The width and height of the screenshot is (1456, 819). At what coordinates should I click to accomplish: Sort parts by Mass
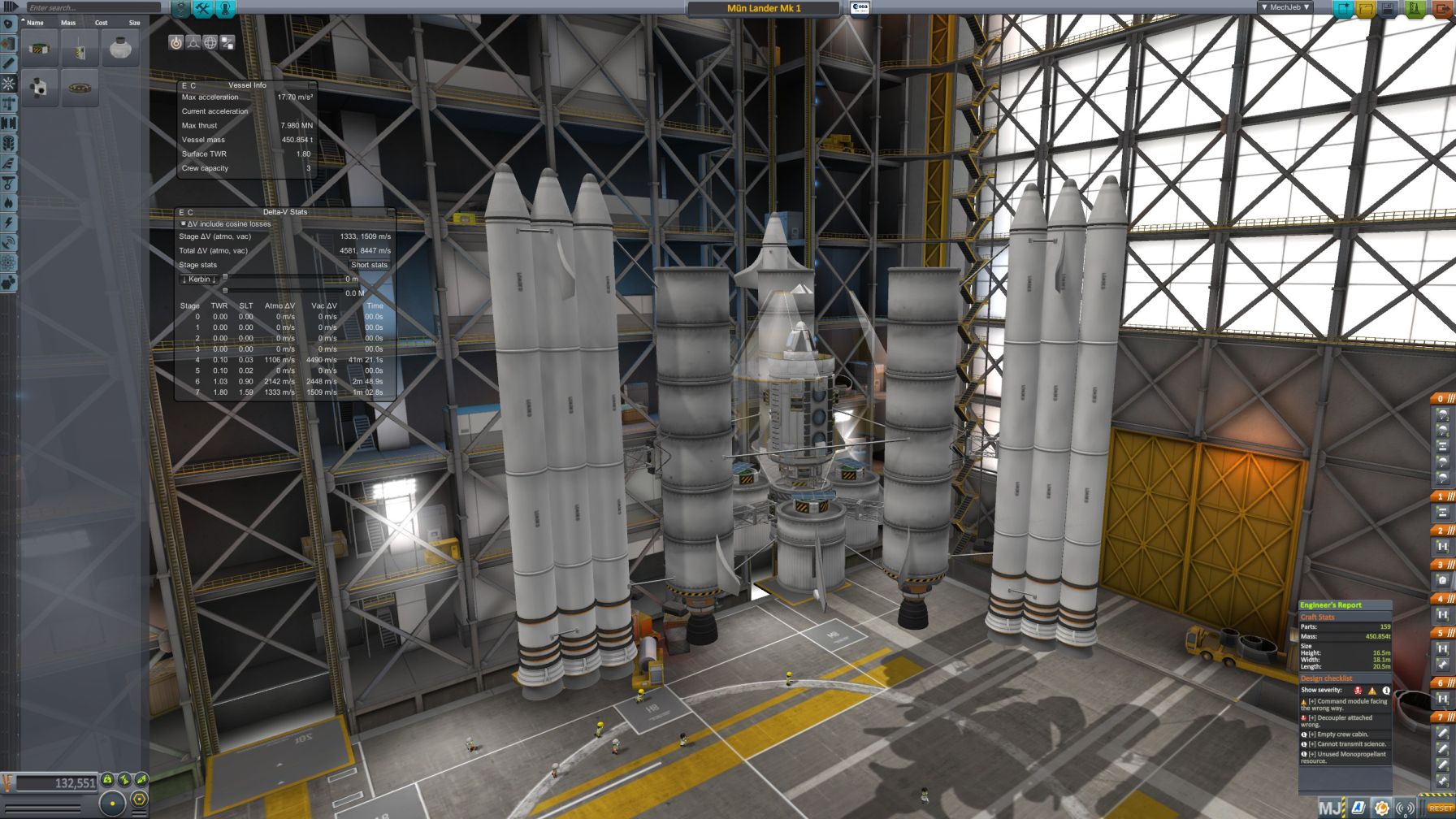pos(68,23)
